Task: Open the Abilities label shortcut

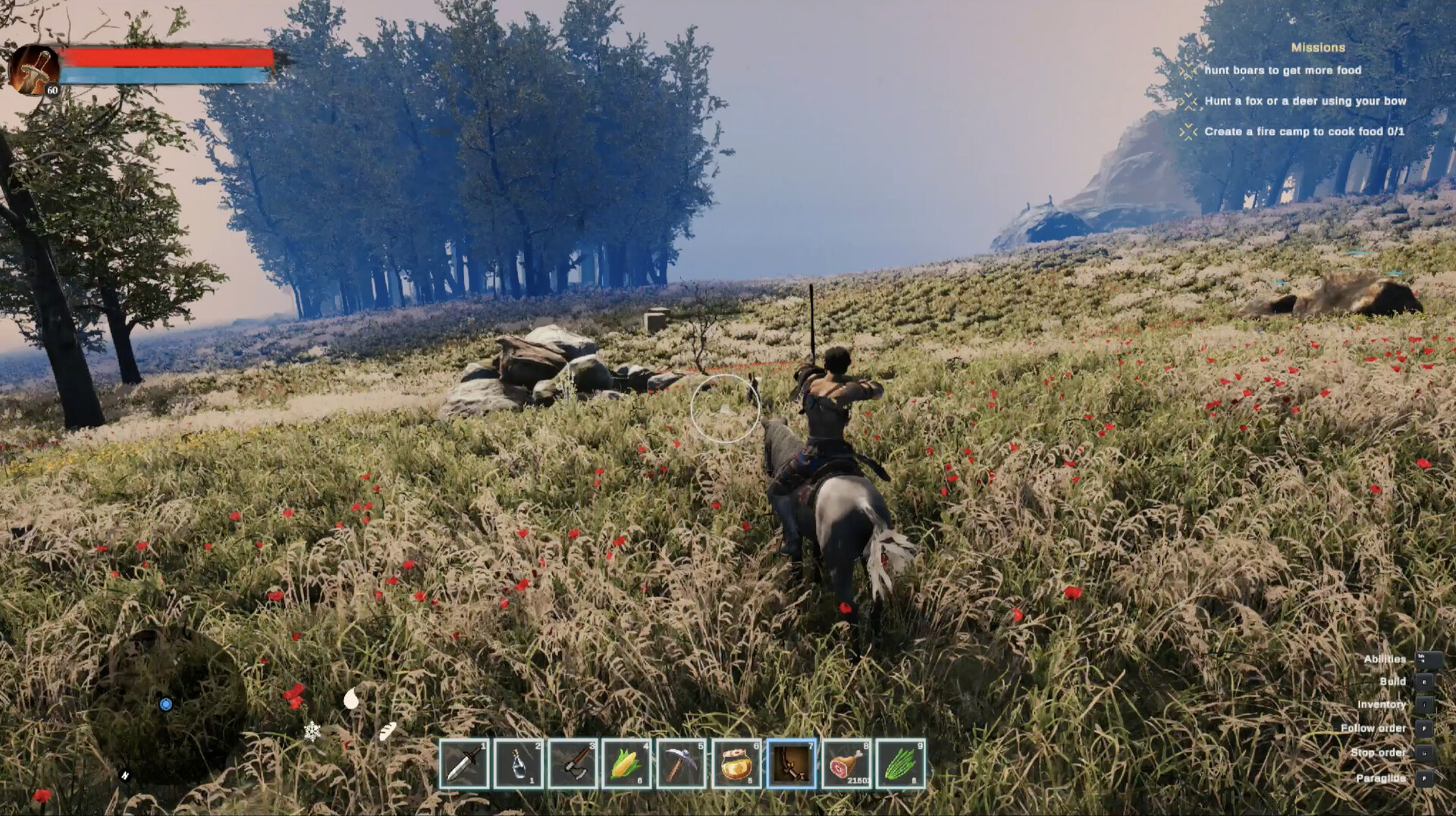Action: [x=1384, y=659]
